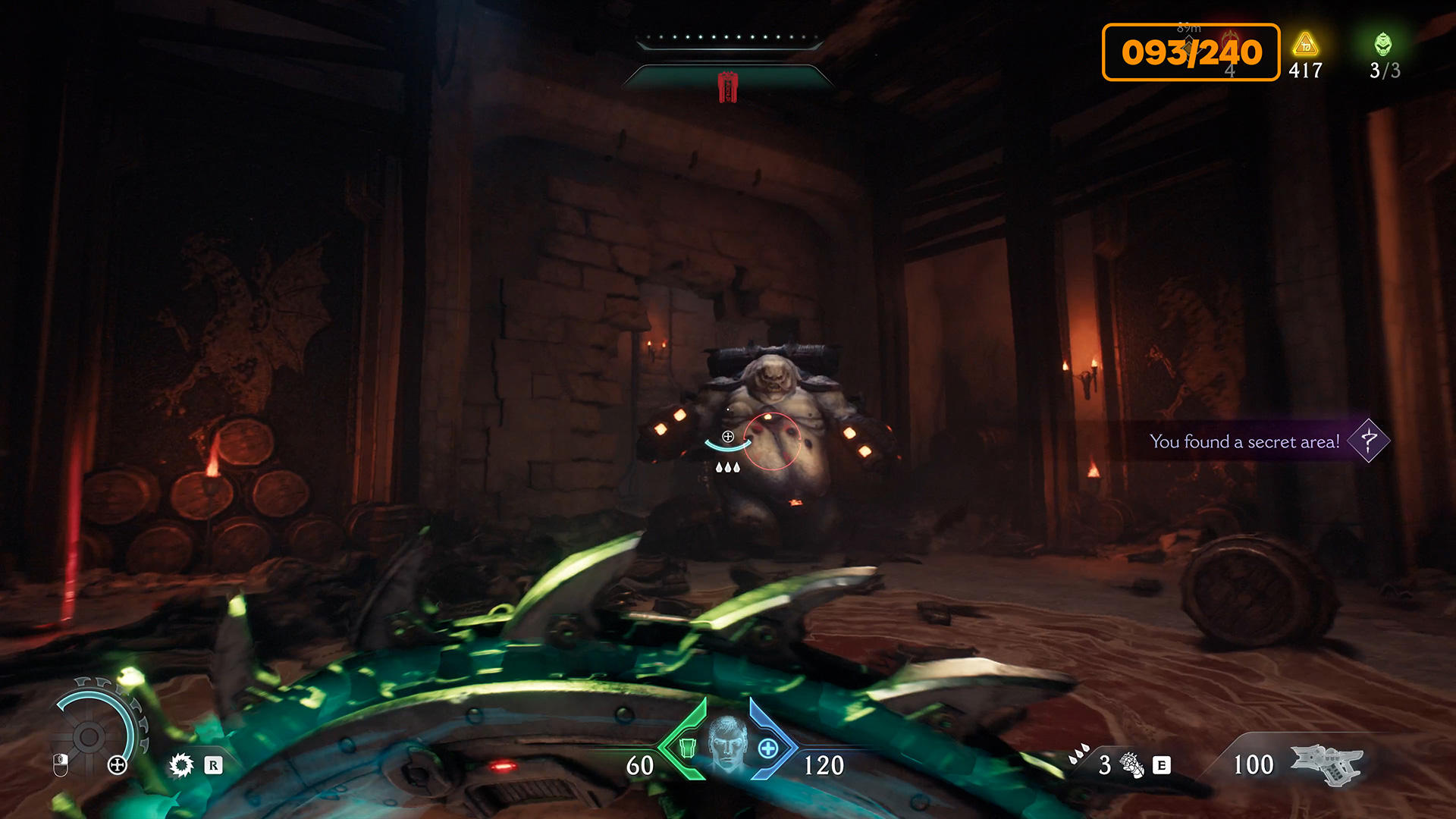
Task: Select the equipped weapon icon
Action: tap(1326, 764)
